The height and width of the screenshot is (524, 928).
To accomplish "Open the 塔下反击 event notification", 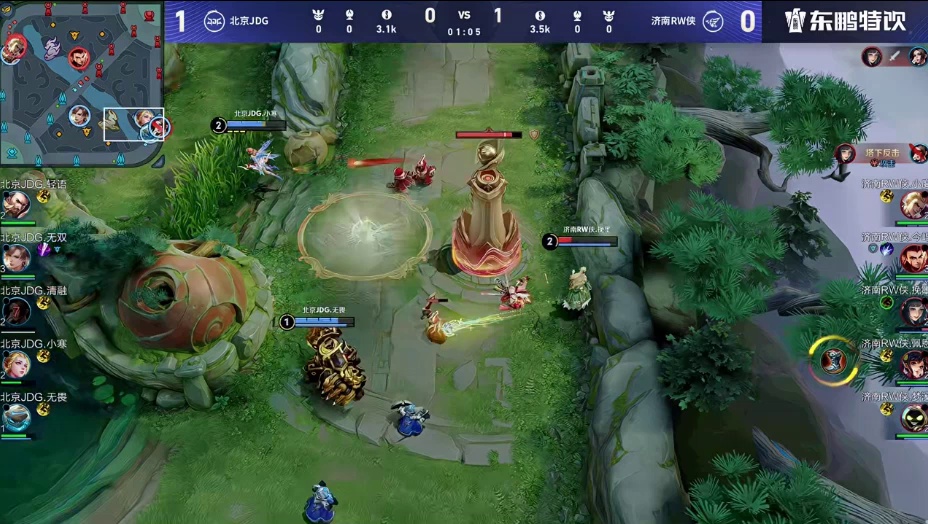I will pos(882,153).
